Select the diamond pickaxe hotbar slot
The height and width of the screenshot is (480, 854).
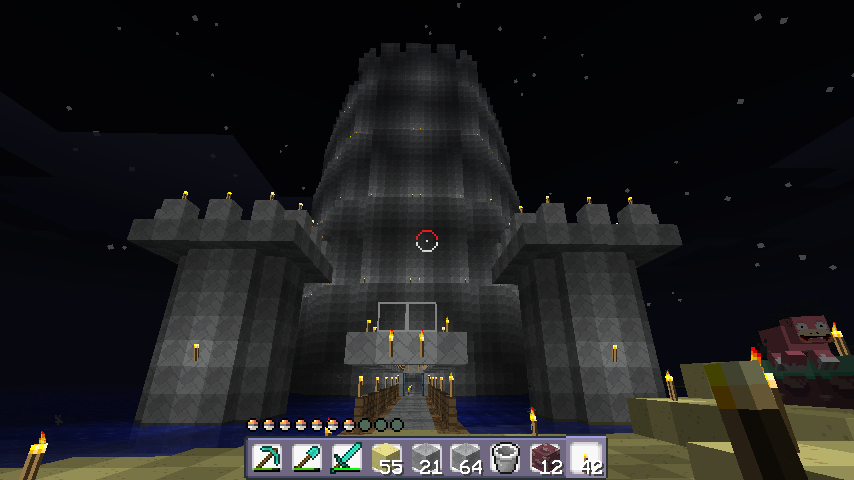267,458
